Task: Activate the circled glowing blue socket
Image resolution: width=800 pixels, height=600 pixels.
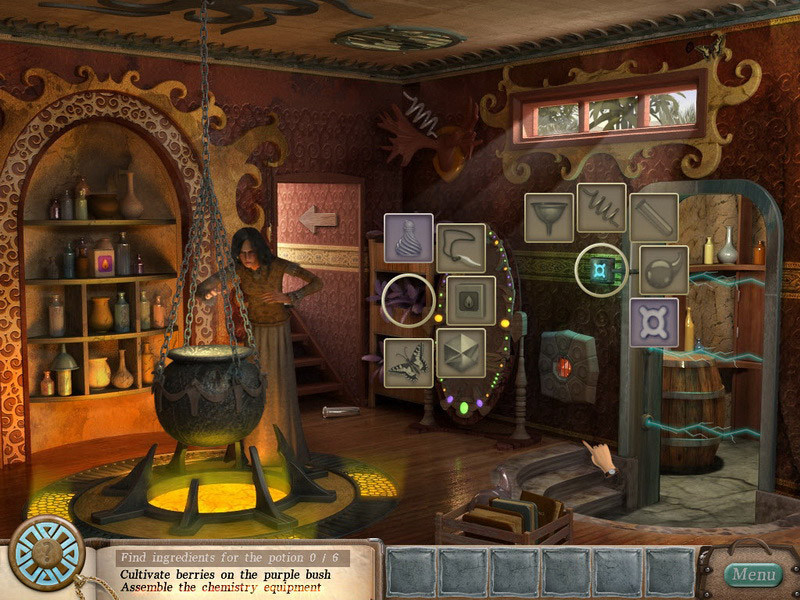Action: 601,269
